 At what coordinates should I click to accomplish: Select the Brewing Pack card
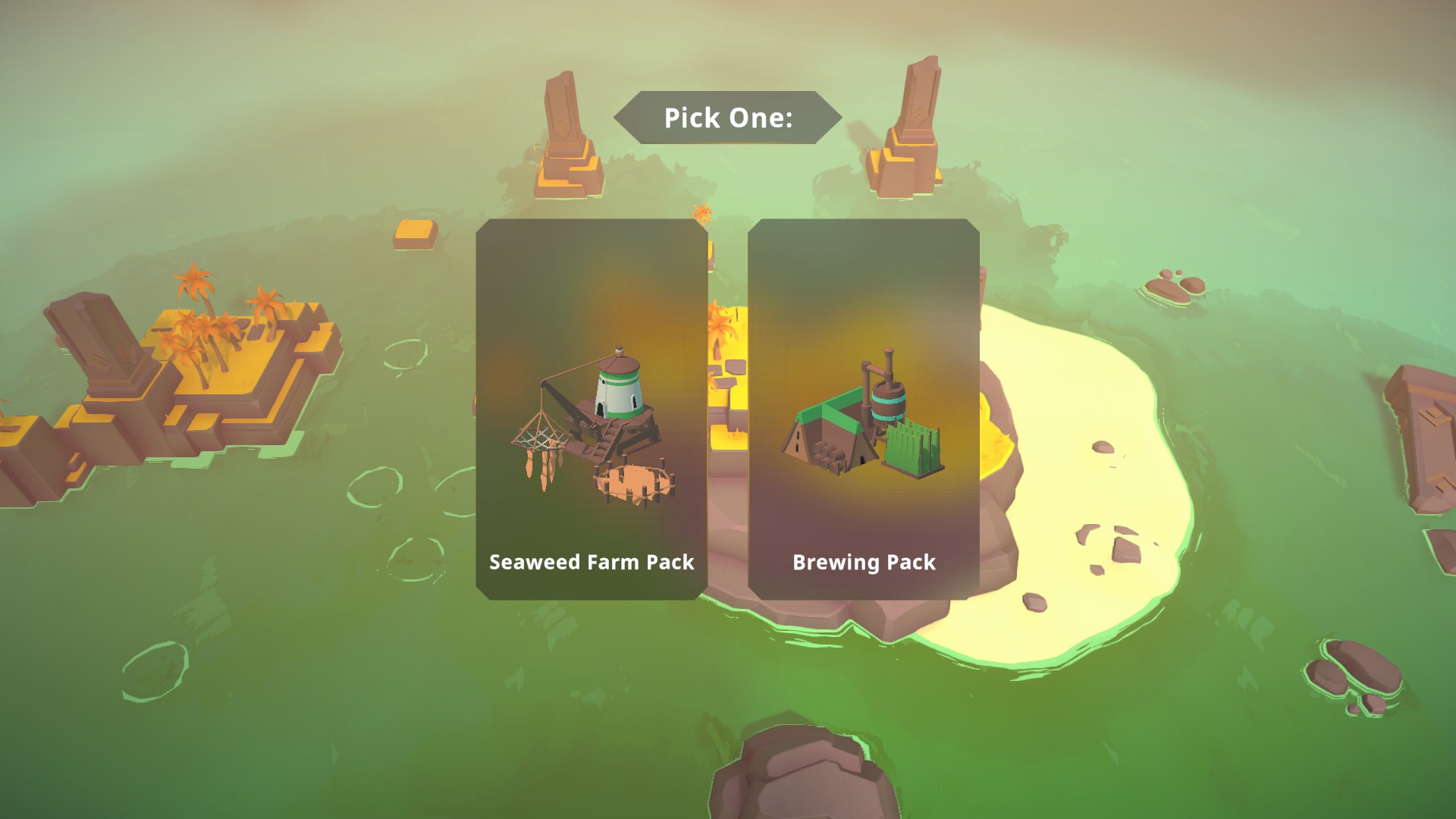click(863, 409)
